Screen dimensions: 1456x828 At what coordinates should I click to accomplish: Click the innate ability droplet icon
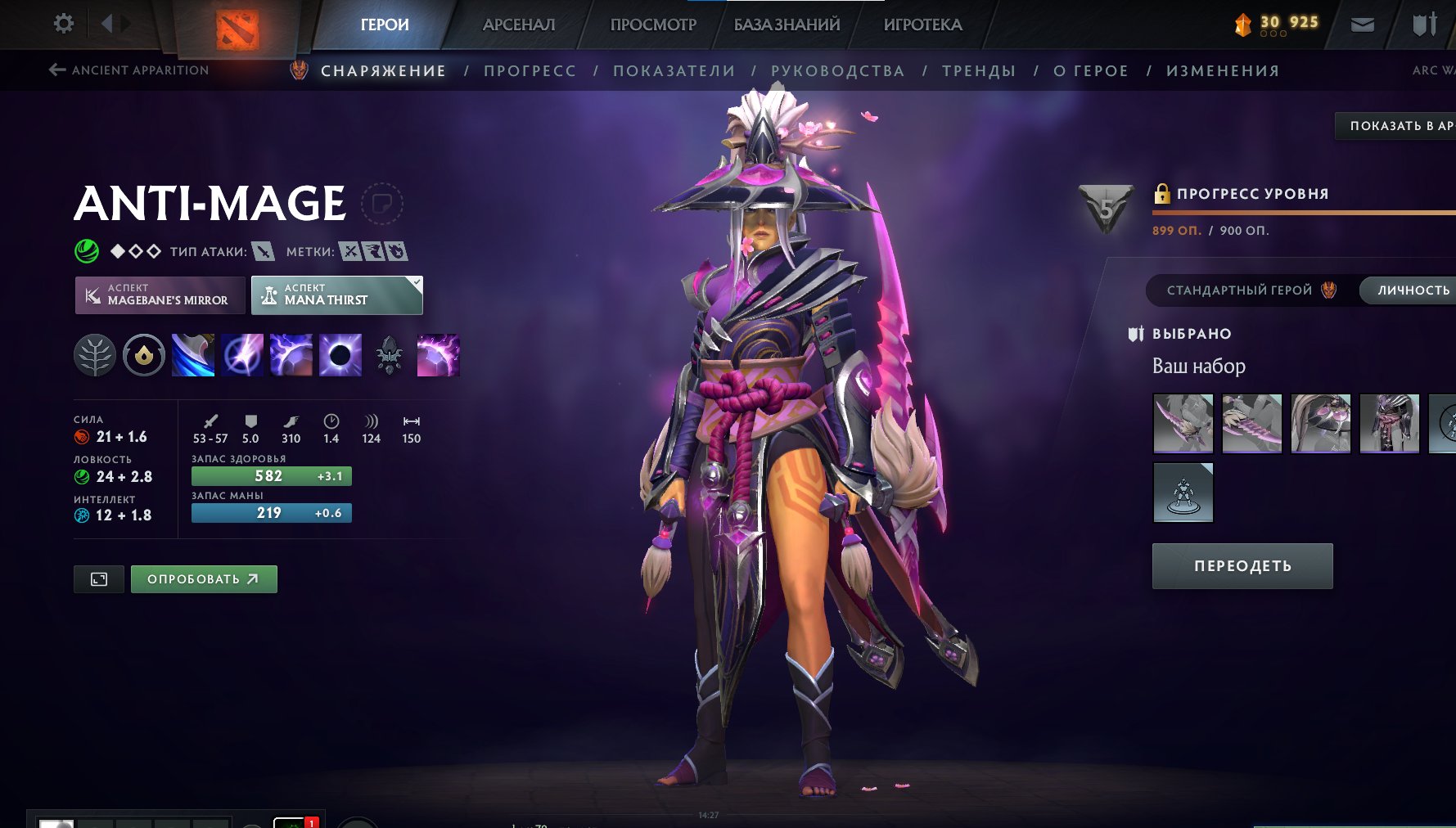click(143, 355)
